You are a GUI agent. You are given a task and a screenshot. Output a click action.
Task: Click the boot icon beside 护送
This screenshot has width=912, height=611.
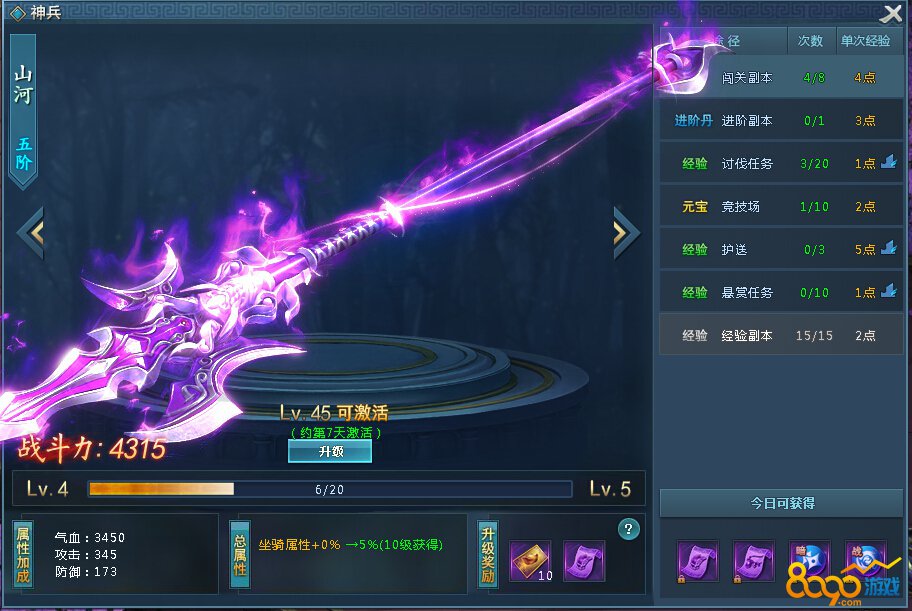coord(889,249)
